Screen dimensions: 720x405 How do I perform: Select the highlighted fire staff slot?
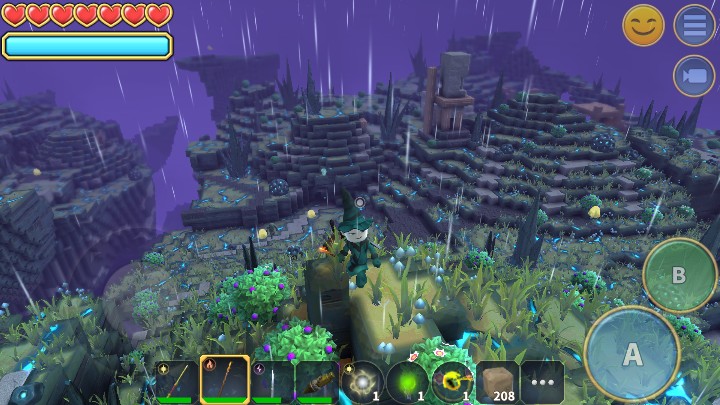[x=224, y=381]
